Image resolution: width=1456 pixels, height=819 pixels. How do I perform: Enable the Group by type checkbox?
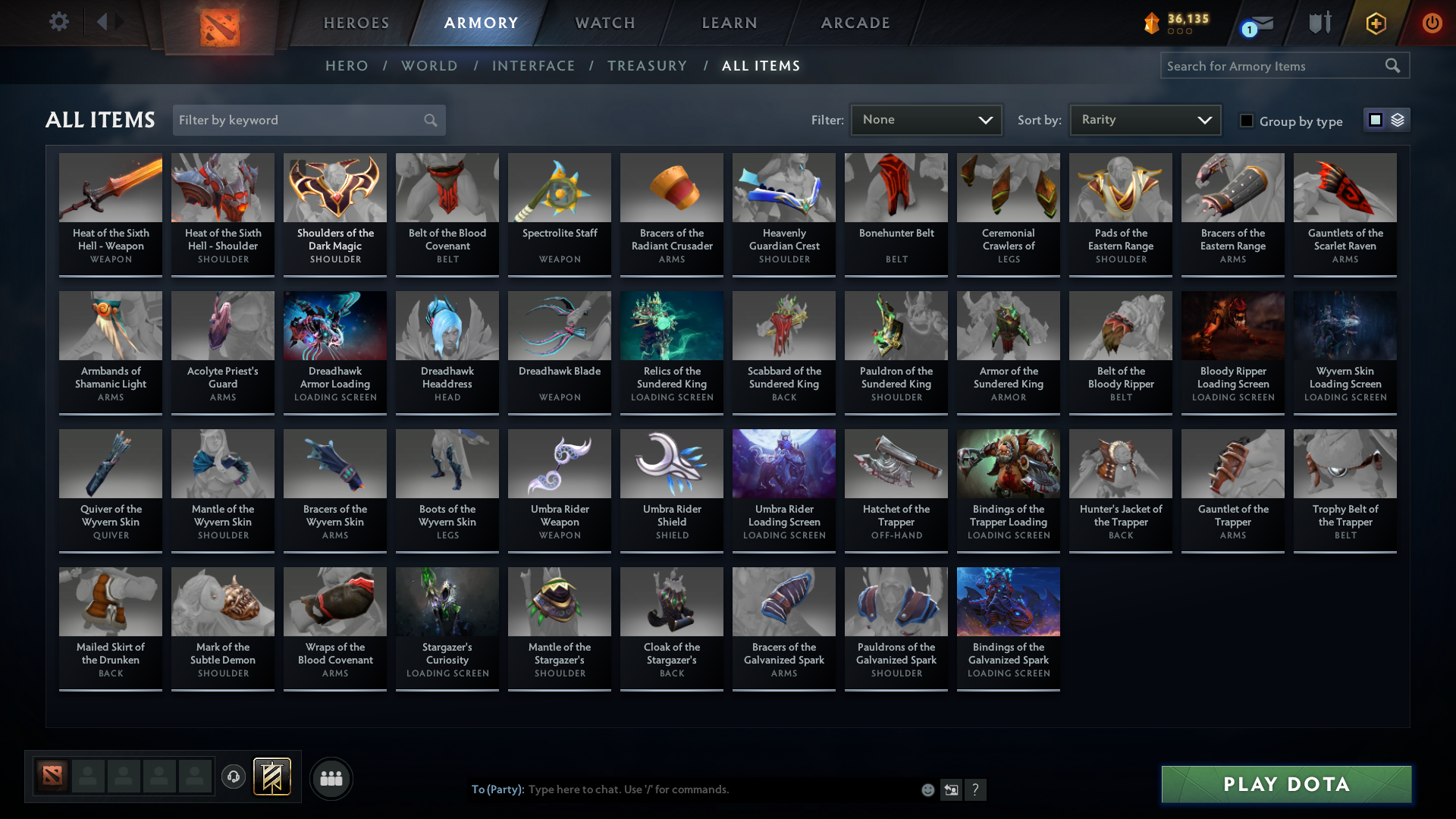1247,121
